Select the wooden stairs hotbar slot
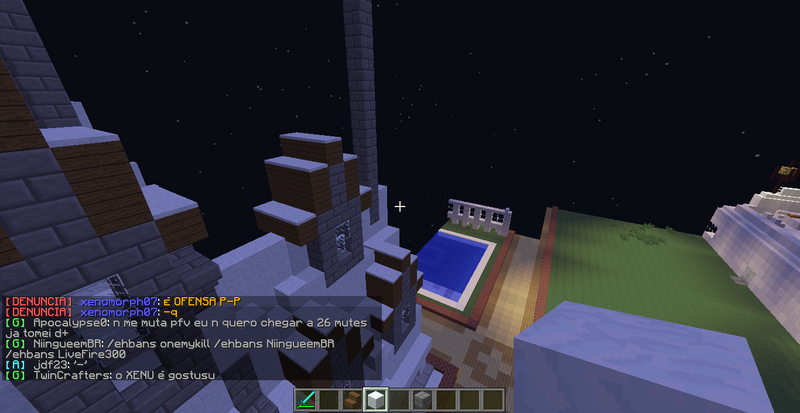 (x=352, y=400)
